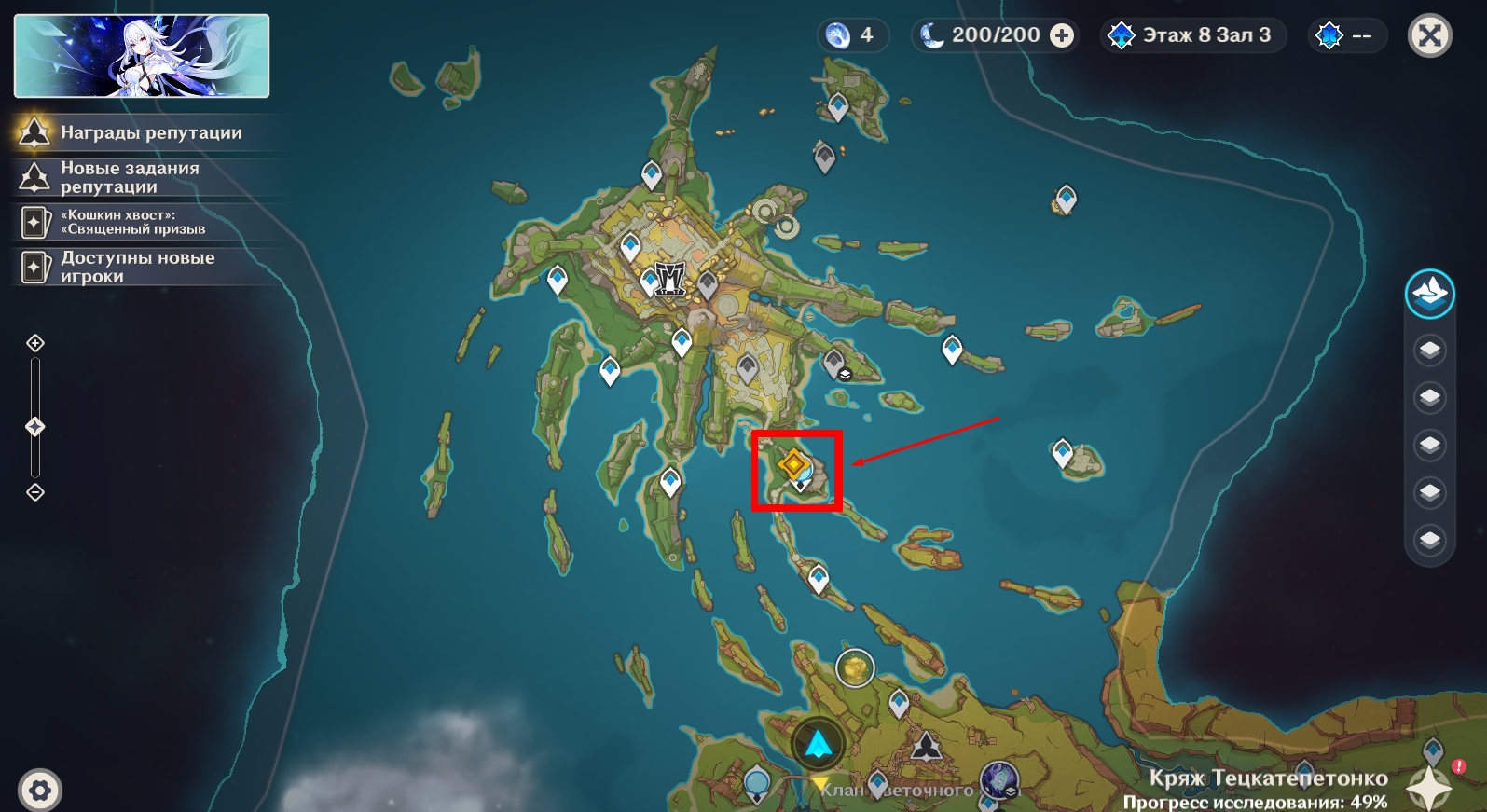
Task: Add Original Resin with the plus button
Action: pyautogui.click(x=1061, y=35)
